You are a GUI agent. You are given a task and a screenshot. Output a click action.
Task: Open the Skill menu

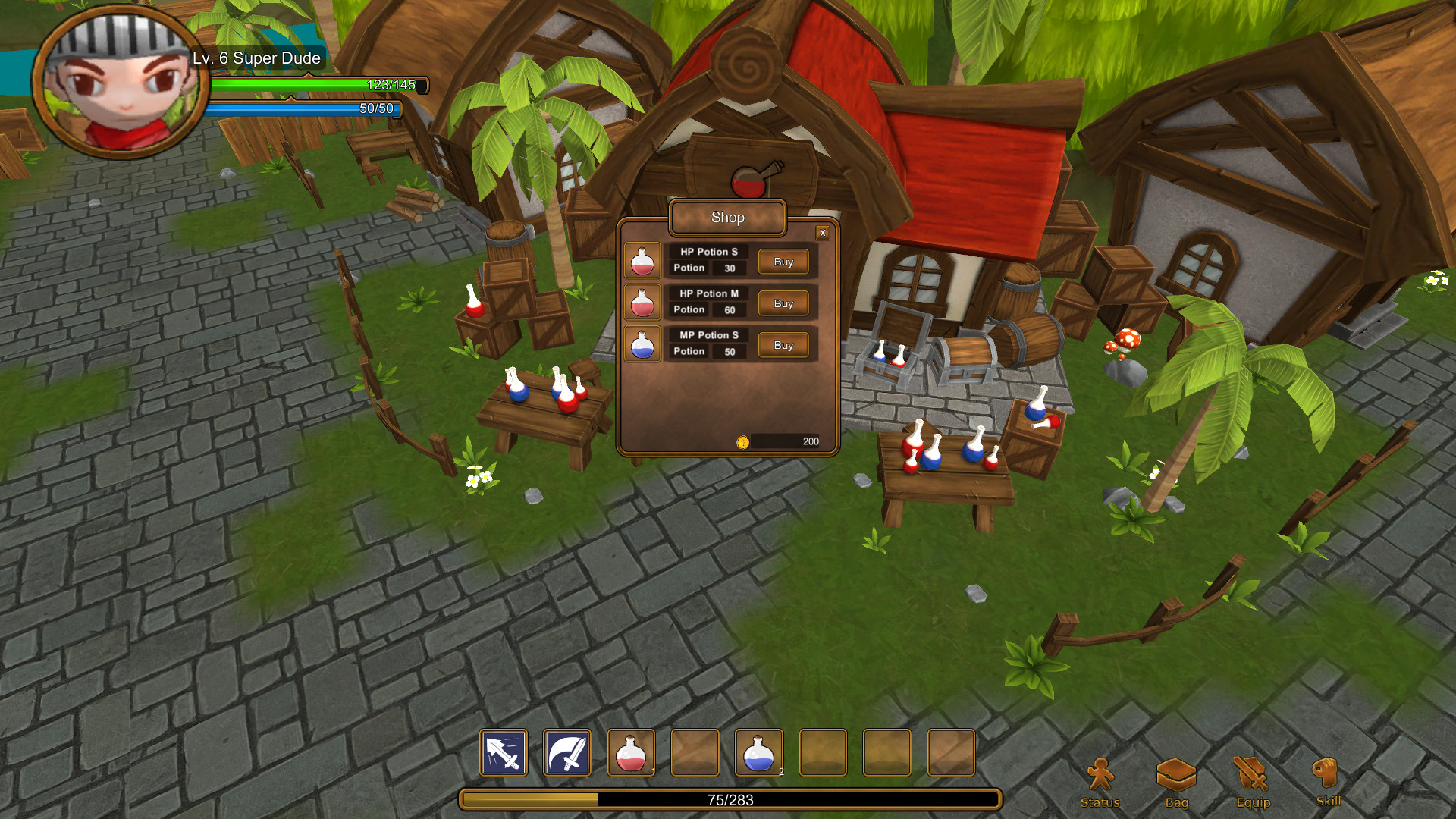[x=1328, y=781]
